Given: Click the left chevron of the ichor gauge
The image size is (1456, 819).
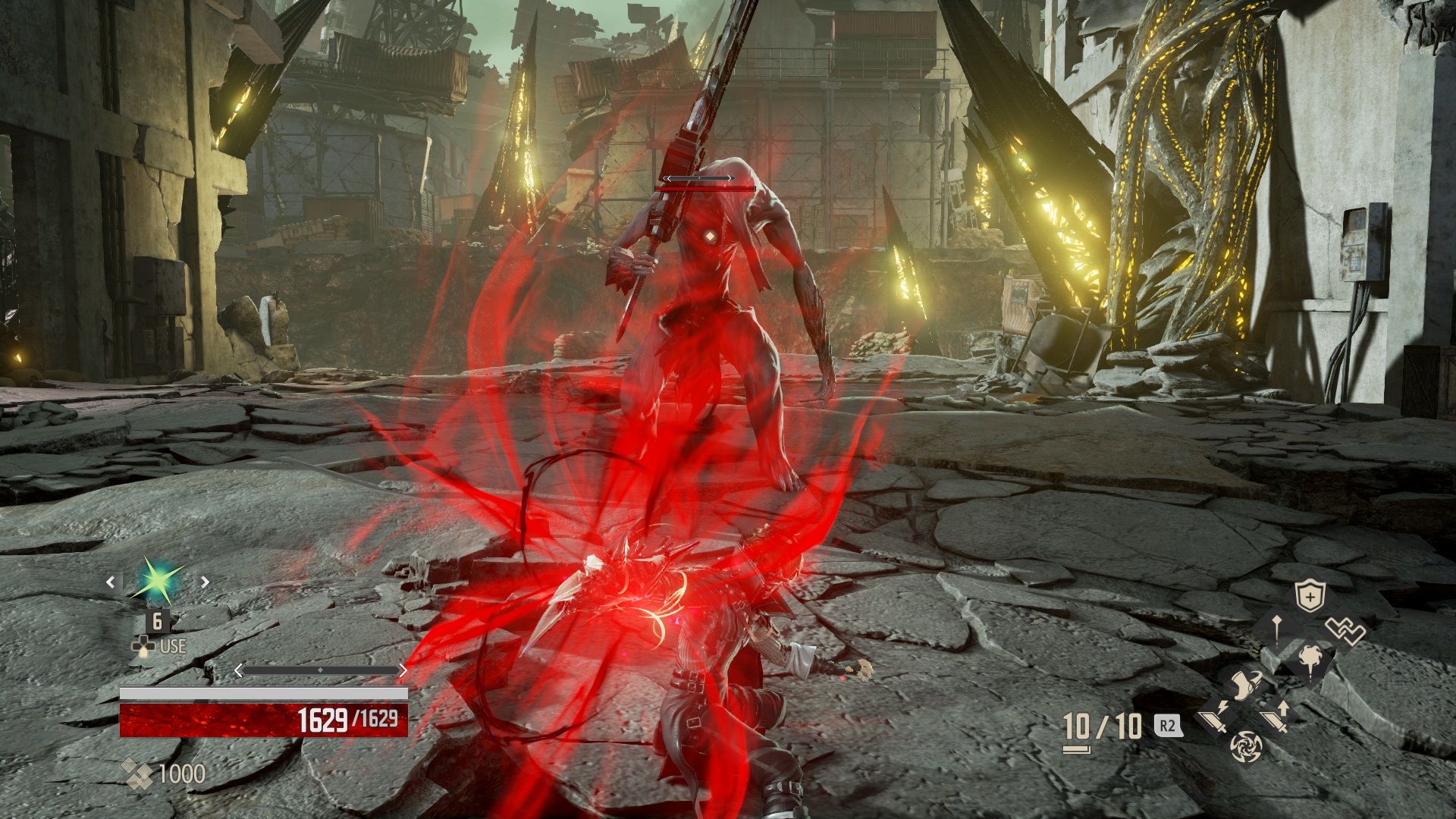Looking at the screenshot, I should pyautogui.click(x=237, y=670).
